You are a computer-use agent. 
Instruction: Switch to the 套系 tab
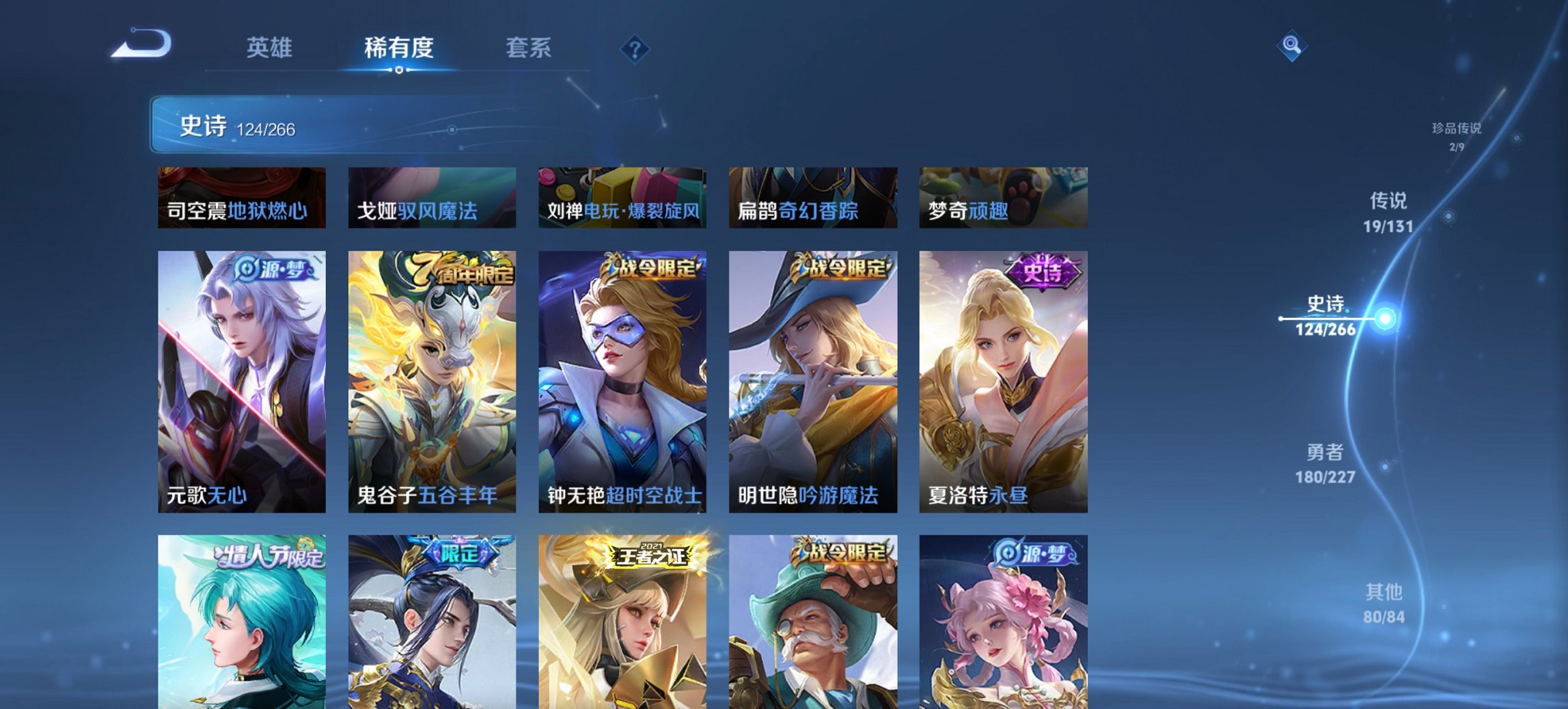click(x=529, y=48)
